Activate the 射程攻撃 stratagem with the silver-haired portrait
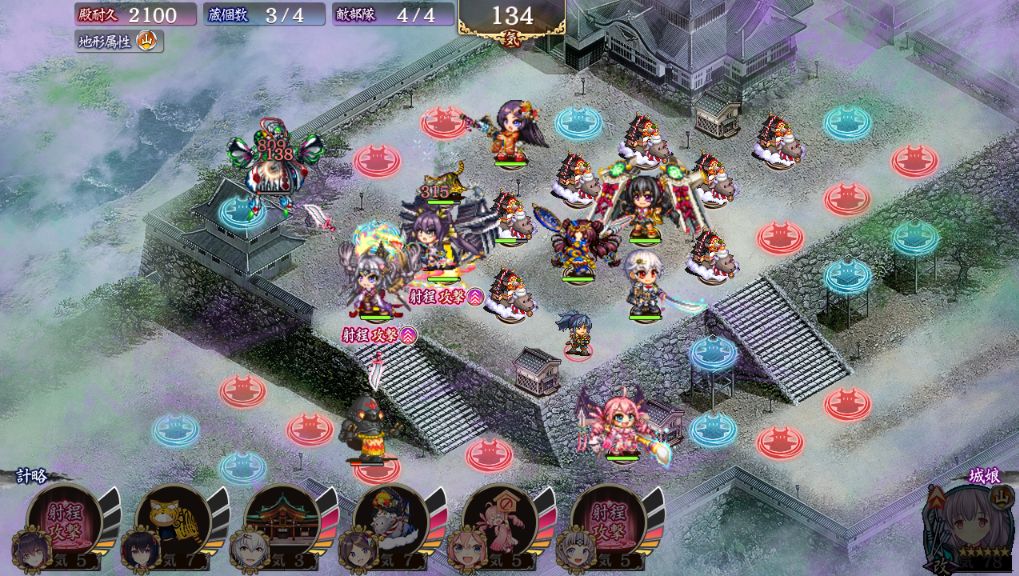1019x576 pixels. [607, 522]
